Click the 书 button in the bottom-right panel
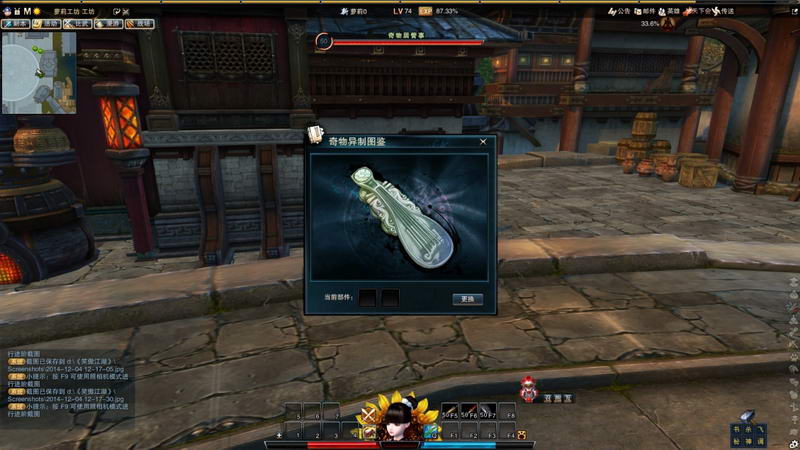 point(737,429)
